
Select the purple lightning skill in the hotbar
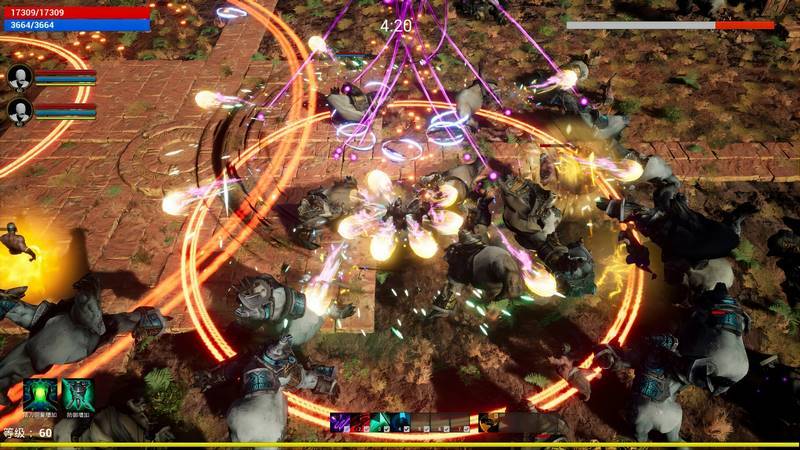pos(340,422)
